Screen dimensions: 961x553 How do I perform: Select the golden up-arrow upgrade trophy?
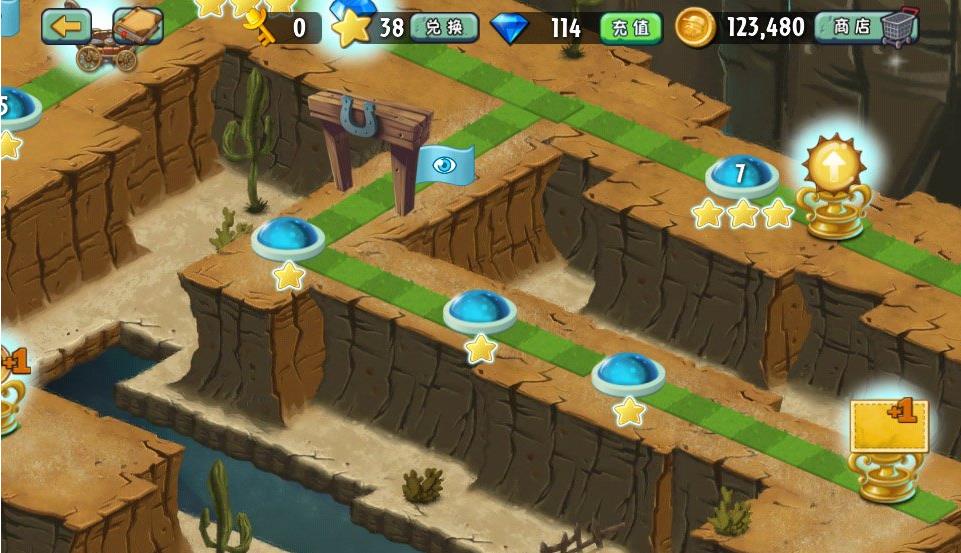(x=838, y=187)
